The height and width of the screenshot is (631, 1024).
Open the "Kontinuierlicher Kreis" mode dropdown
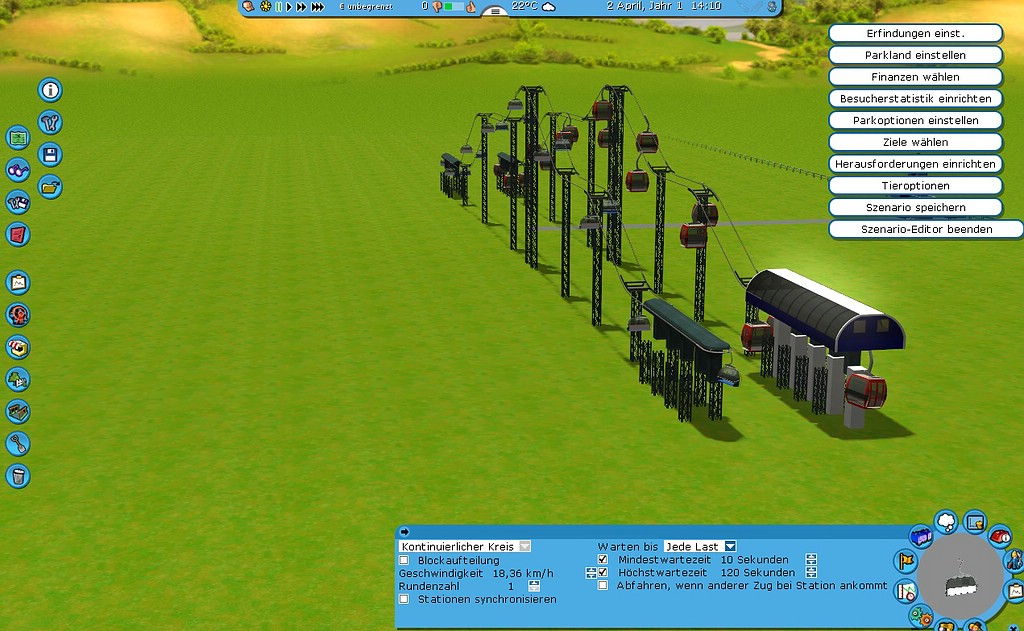point(525,547)
